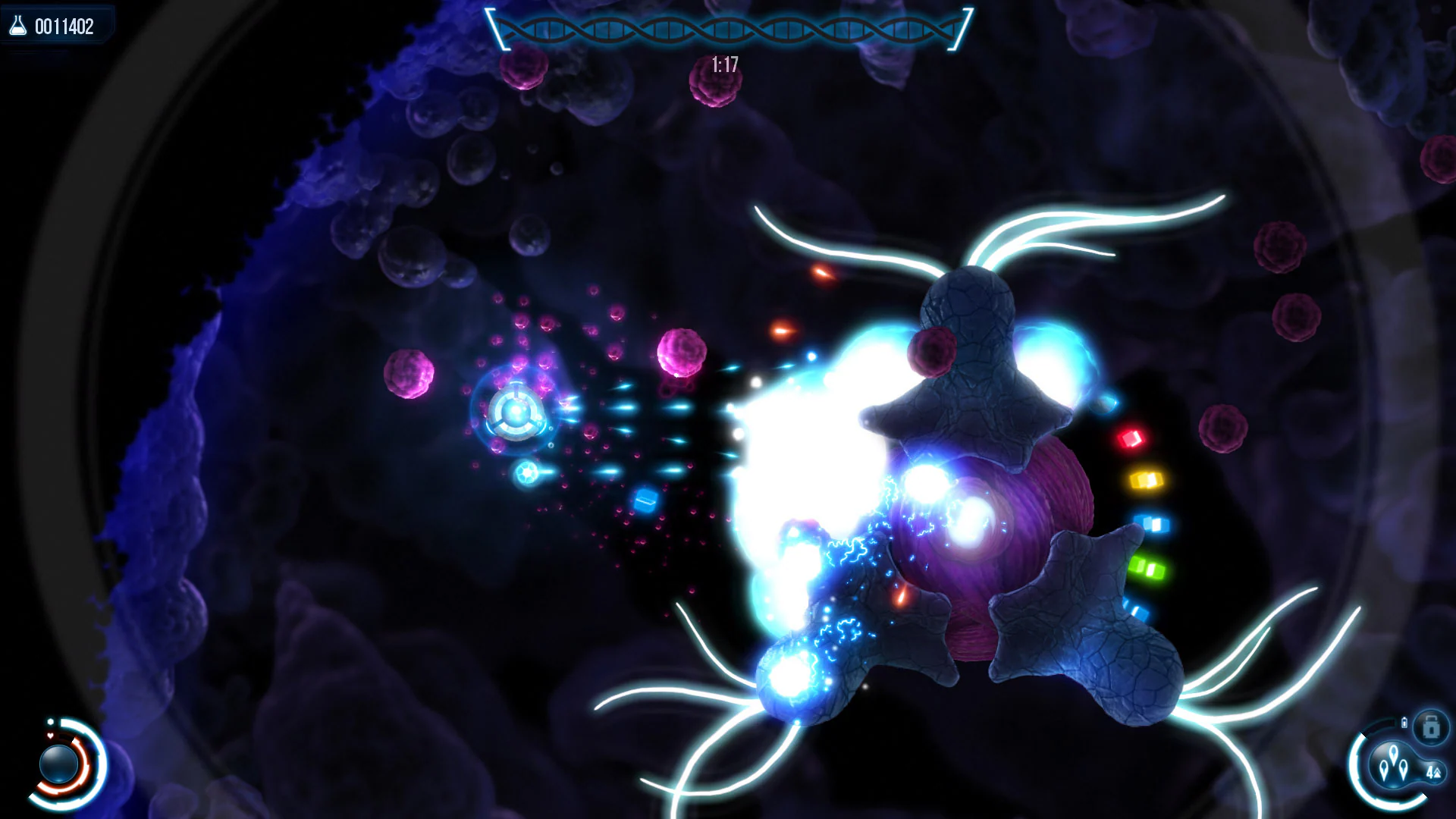
Task: Click the battery charge indicator icon
Action: (x=1404, y=723)
